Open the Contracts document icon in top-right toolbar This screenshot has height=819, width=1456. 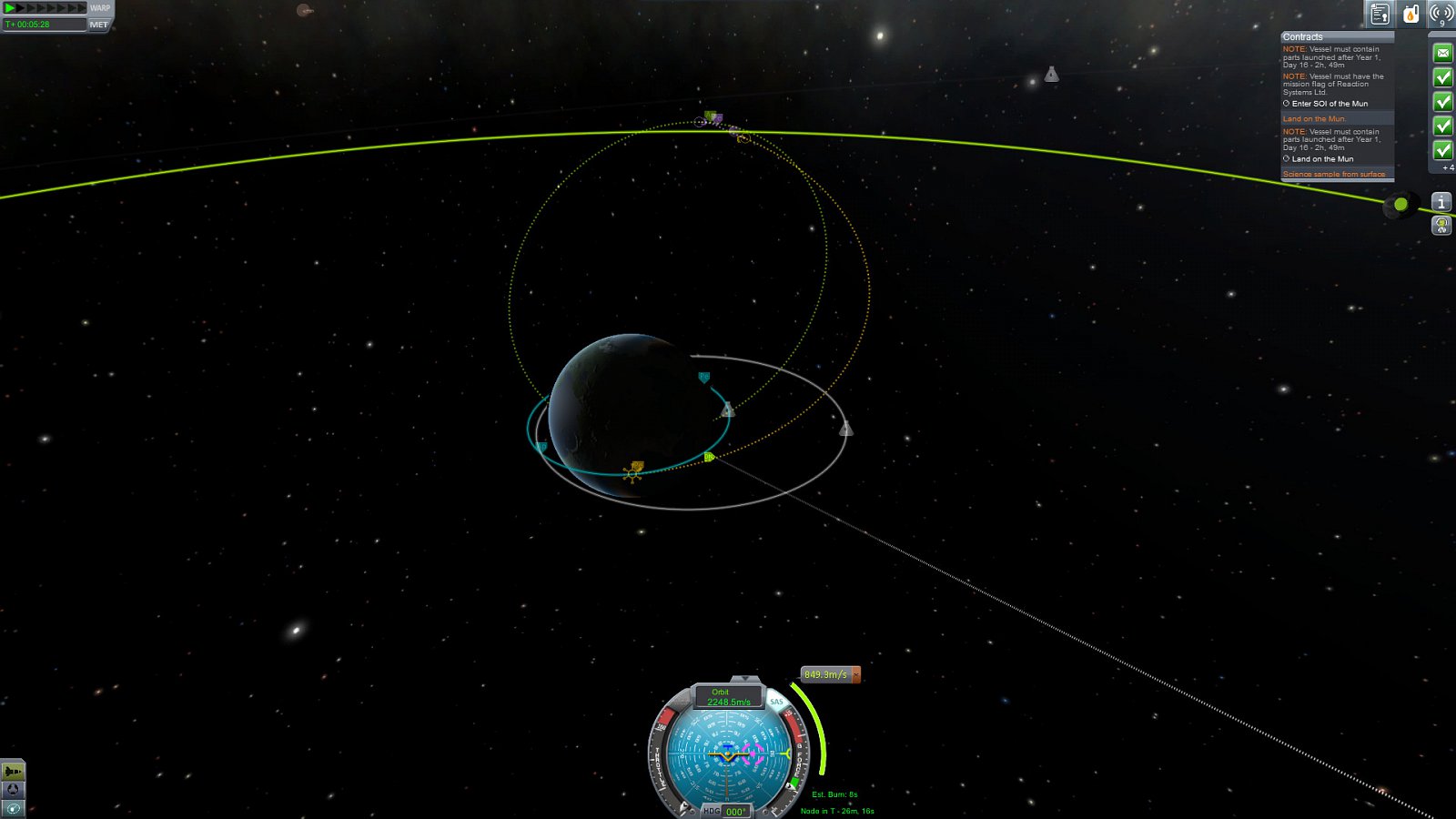tap(1379, 14)
